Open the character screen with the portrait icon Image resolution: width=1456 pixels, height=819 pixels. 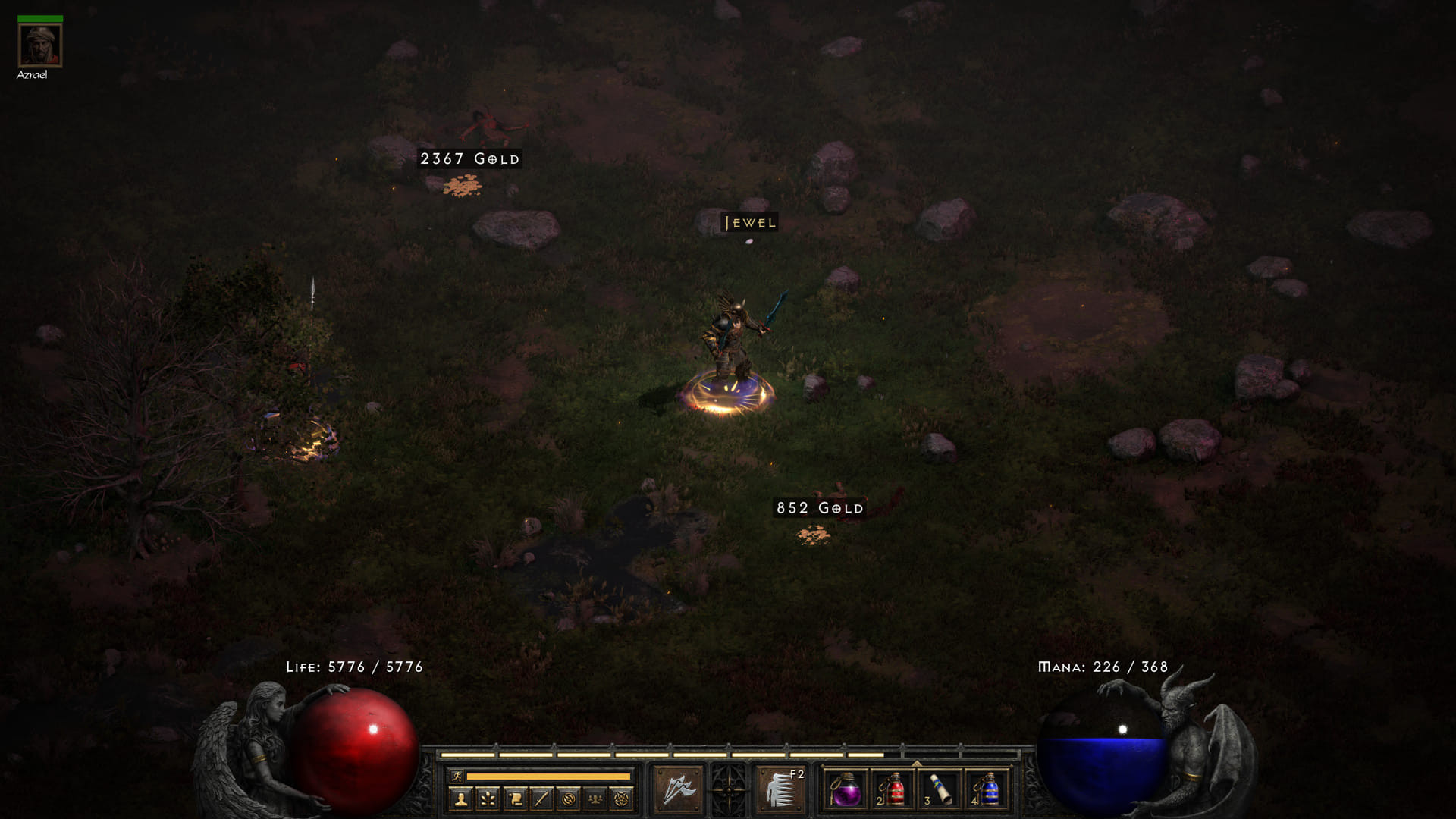461,798
